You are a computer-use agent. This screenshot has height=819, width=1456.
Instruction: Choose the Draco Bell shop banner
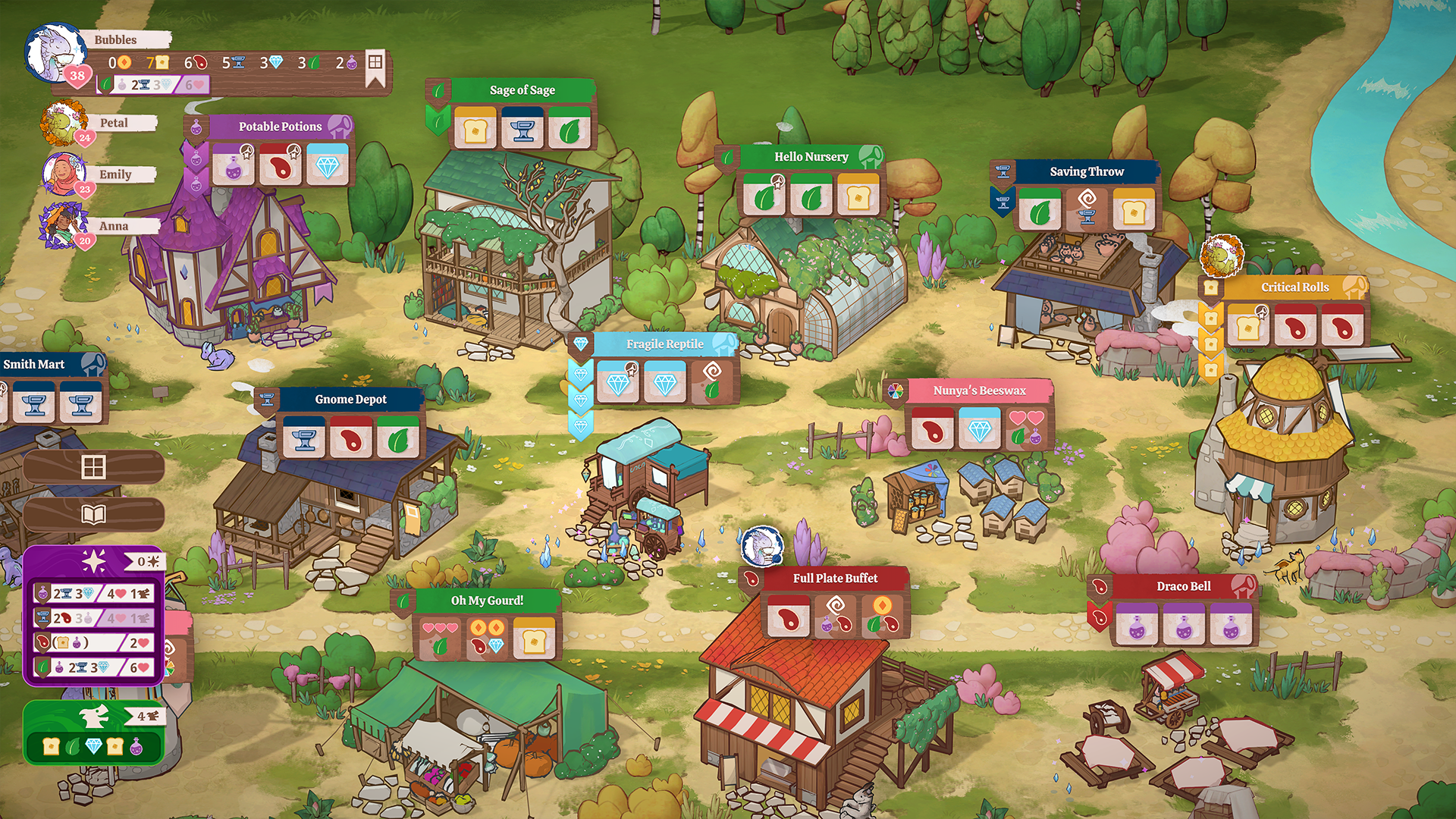(x=1183, y=586)
